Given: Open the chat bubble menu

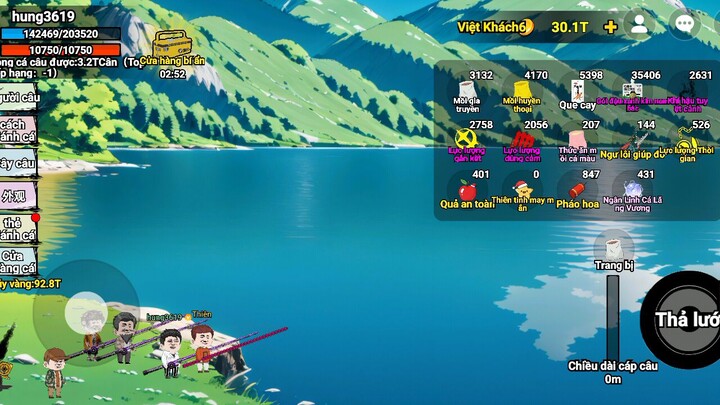Looking at the screenshot, I should 684,25.
